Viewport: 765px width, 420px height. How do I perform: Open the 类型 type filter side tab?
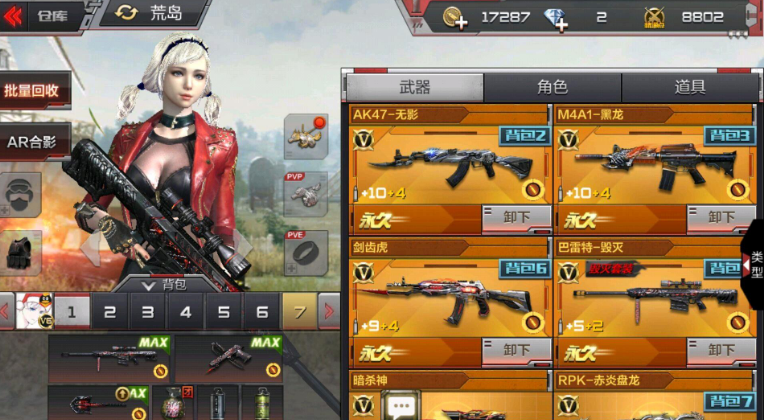pyautogui.click(x=755, y=265)
